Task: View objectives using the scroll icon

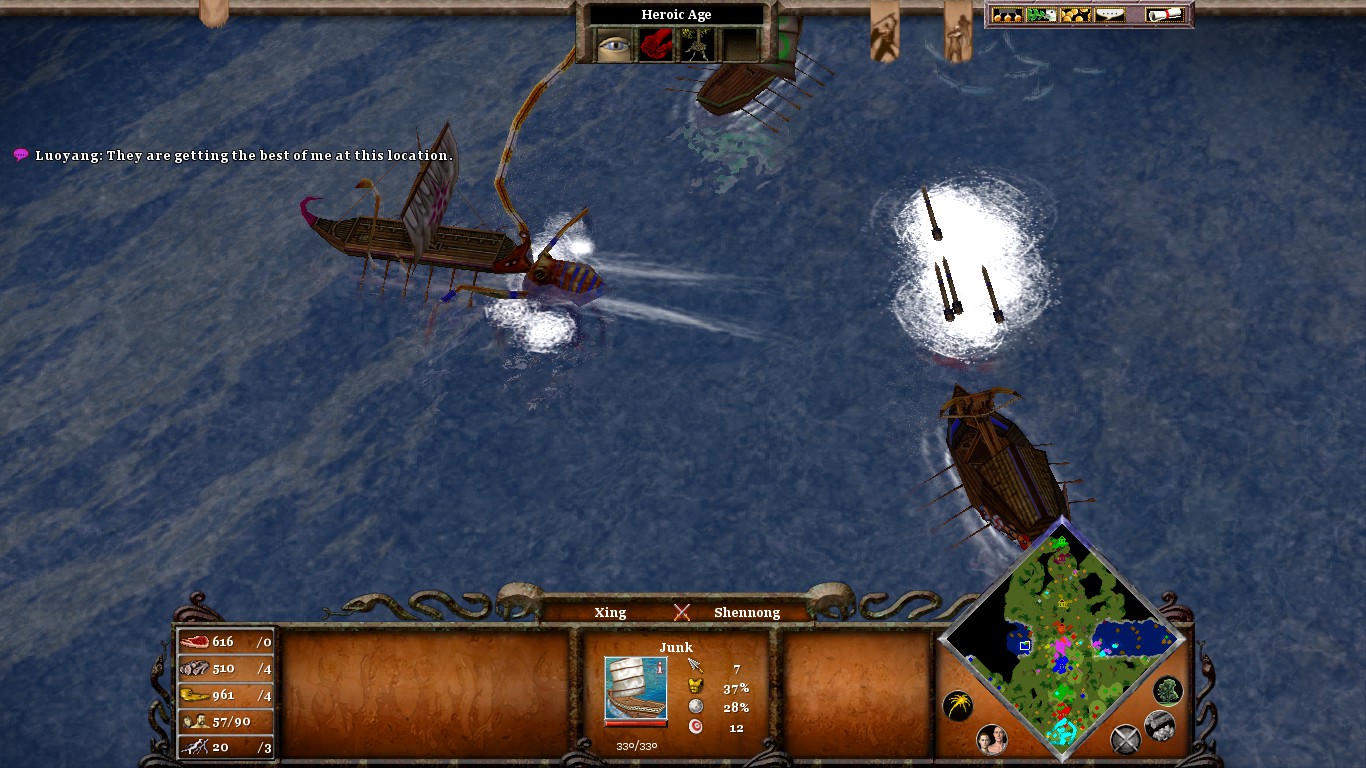Action: [x=1163, y=14]
